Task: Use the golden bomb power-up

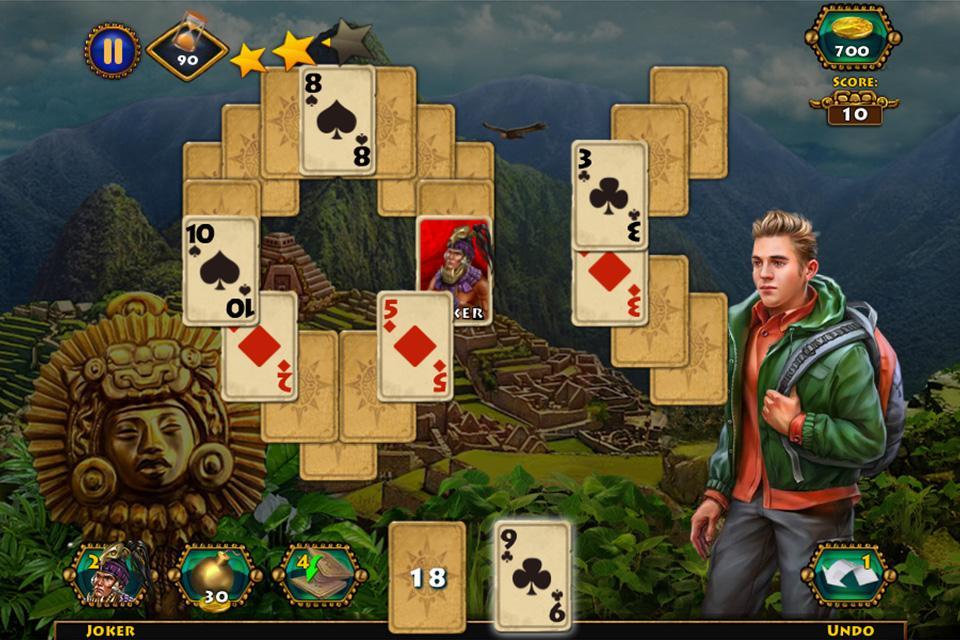Action: click(215, 574)
